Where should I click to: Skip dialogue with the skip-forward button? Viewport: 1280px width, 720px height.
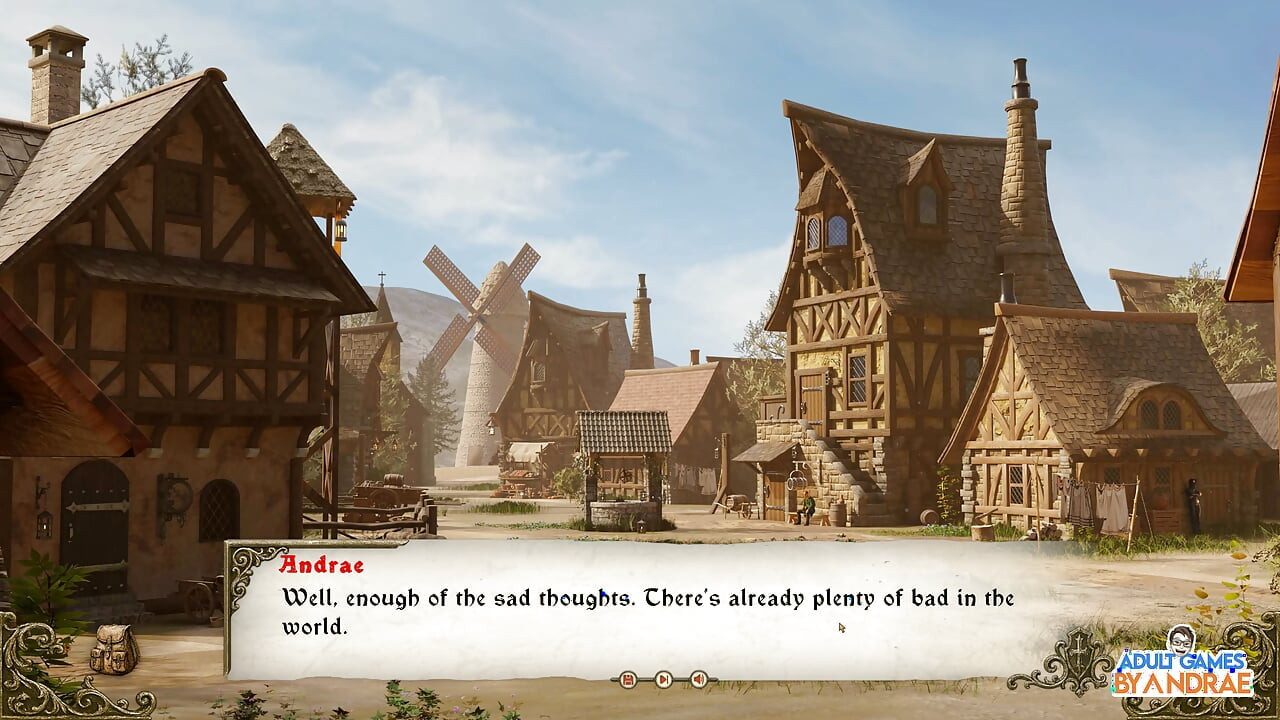coord(663,680)
